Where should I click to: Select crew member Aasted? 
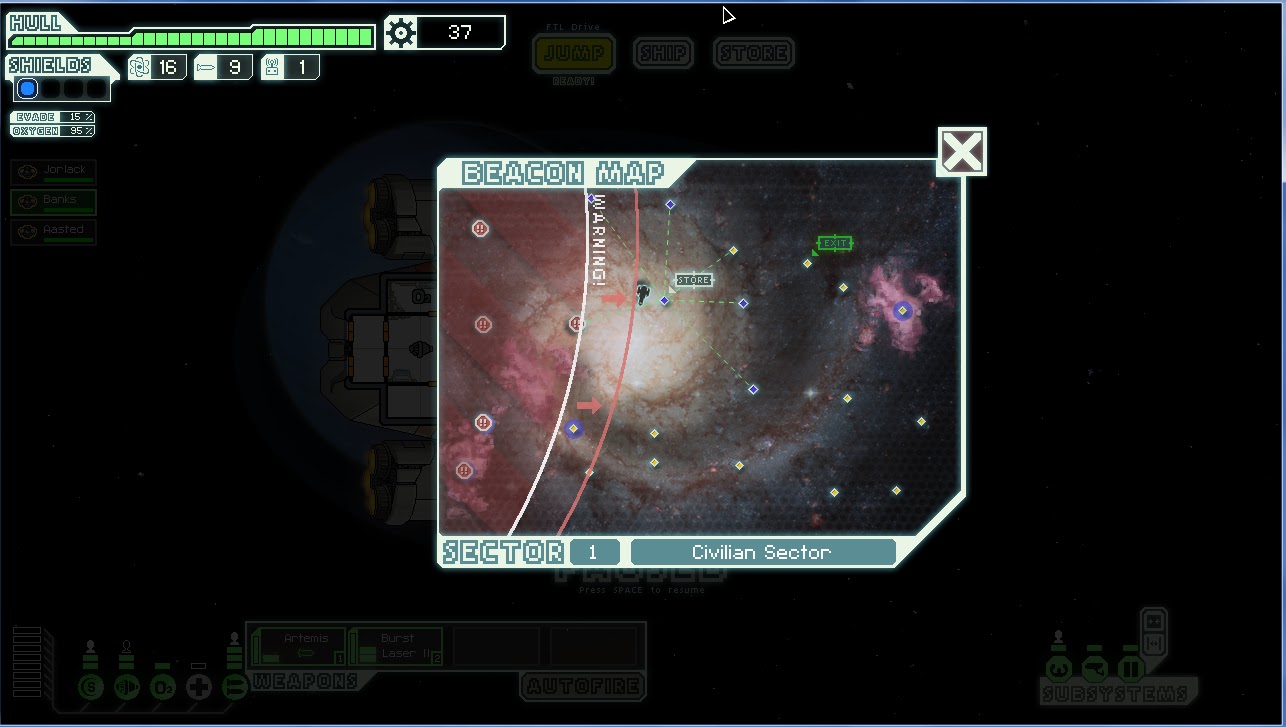click(54, 232)
